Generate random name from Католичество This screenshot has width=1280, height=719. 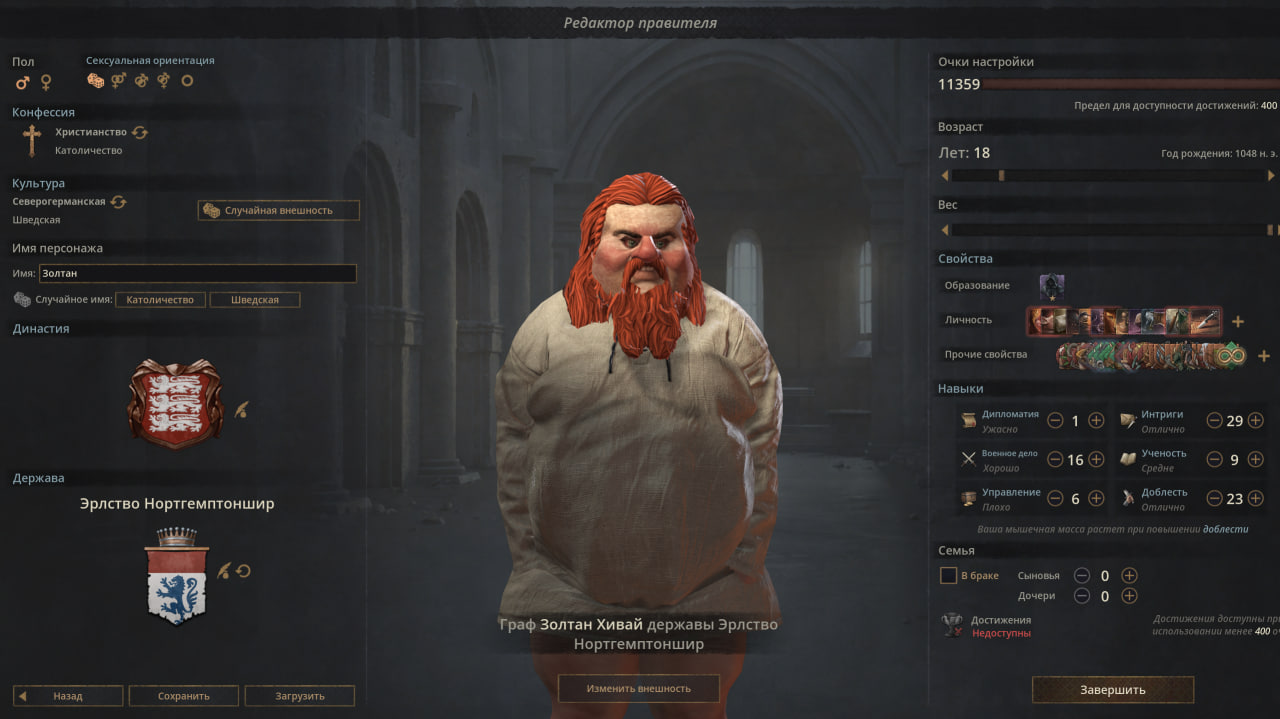click(160, 300)
